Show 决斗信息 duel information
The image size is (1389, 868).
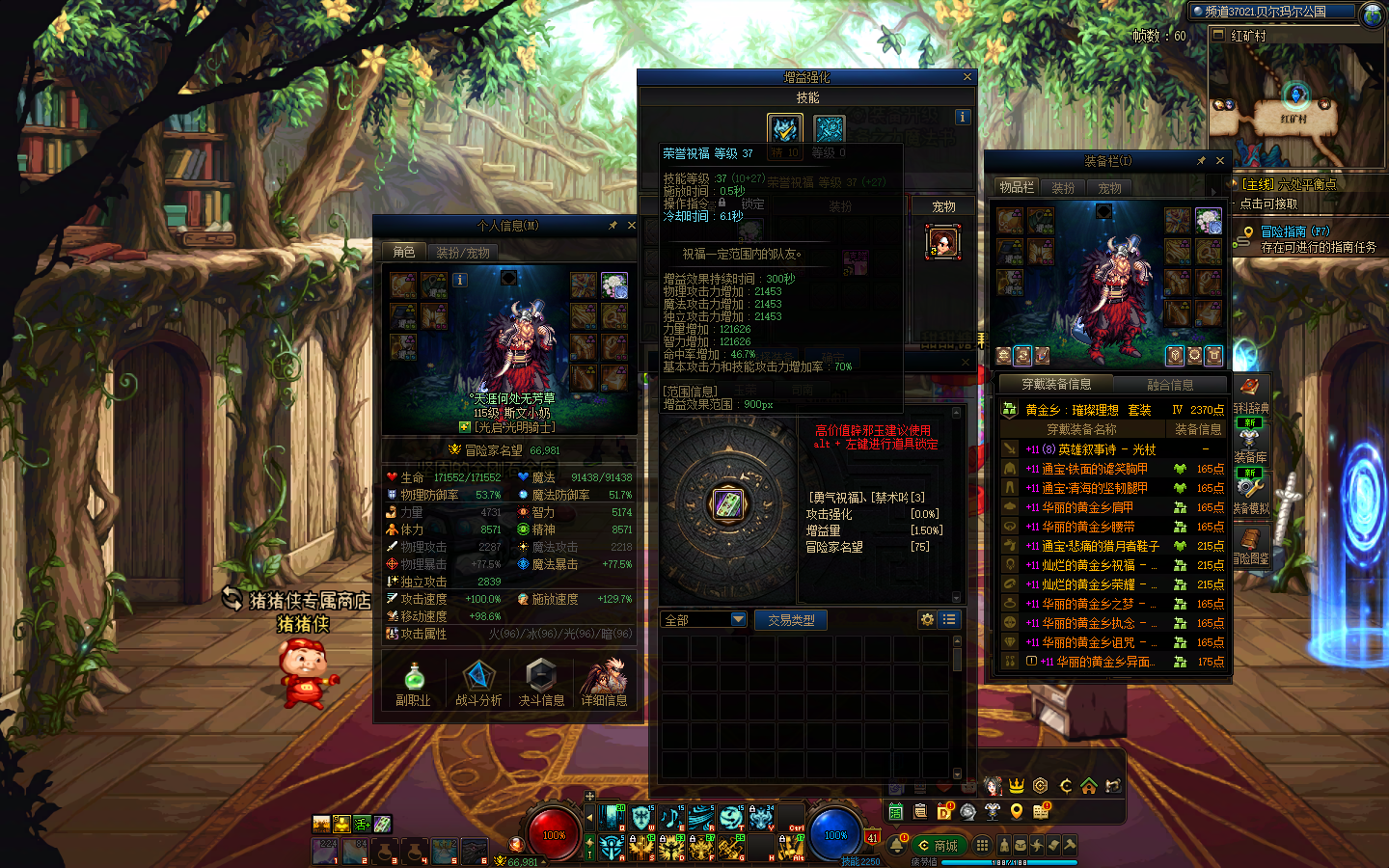click(541, 682)
